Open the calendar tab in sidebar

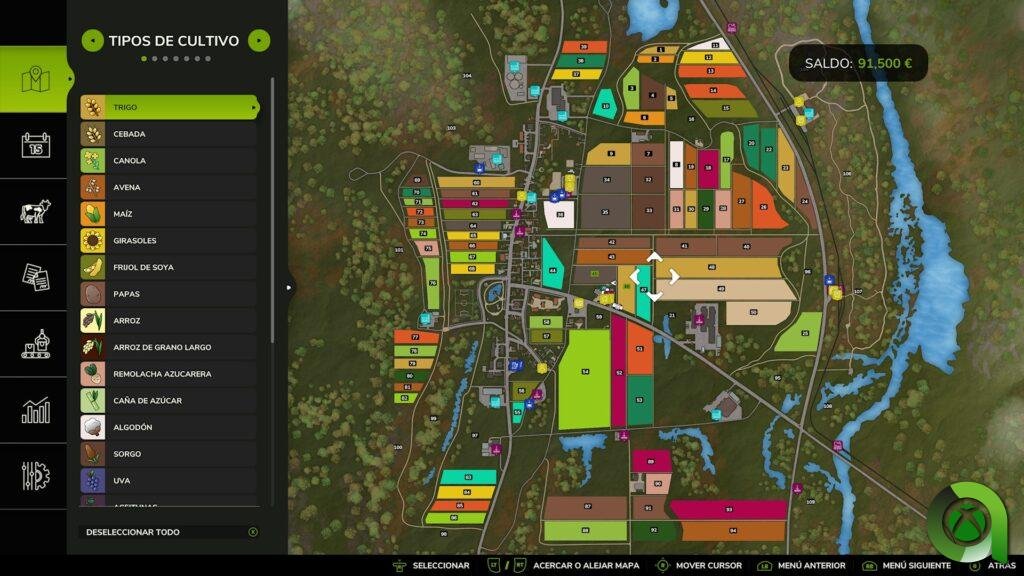pos(35,146)
